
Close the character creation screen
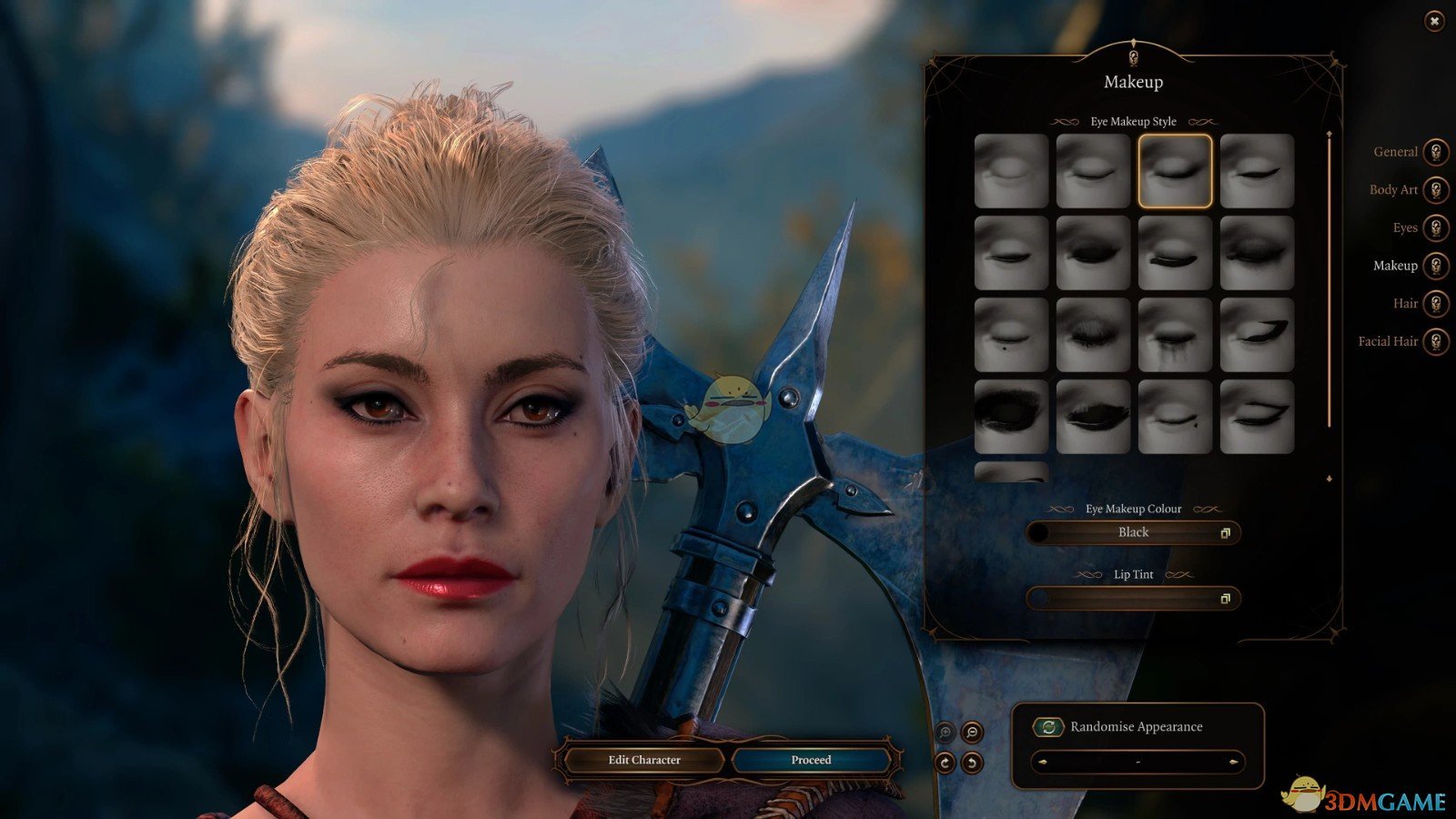coord(1434,21)
